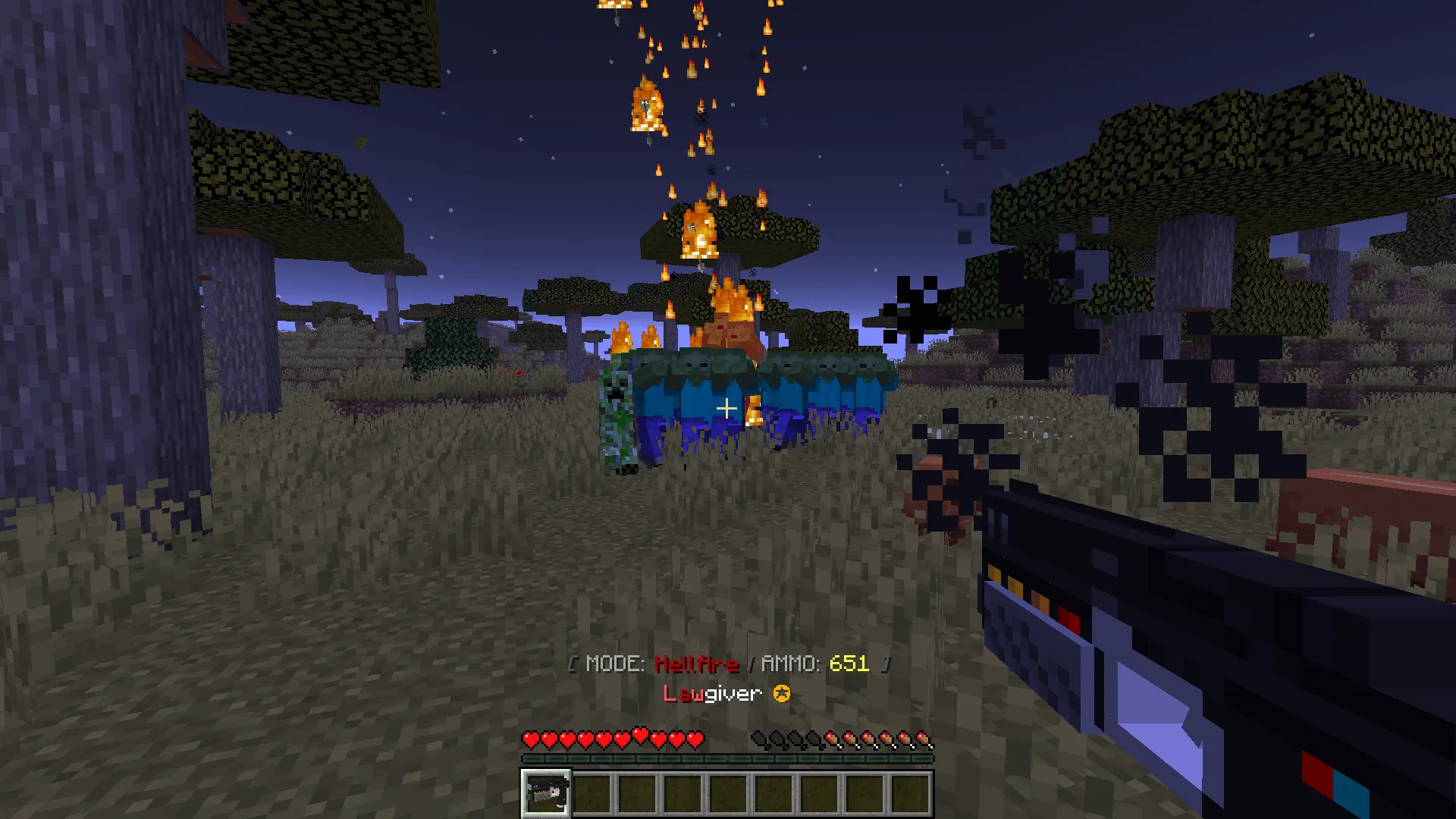The width and height of the screenshot is (1456, 819).
Task: Select the Lawgiver pistol in hotbar slot one
Action: click(x=545, y=794)
